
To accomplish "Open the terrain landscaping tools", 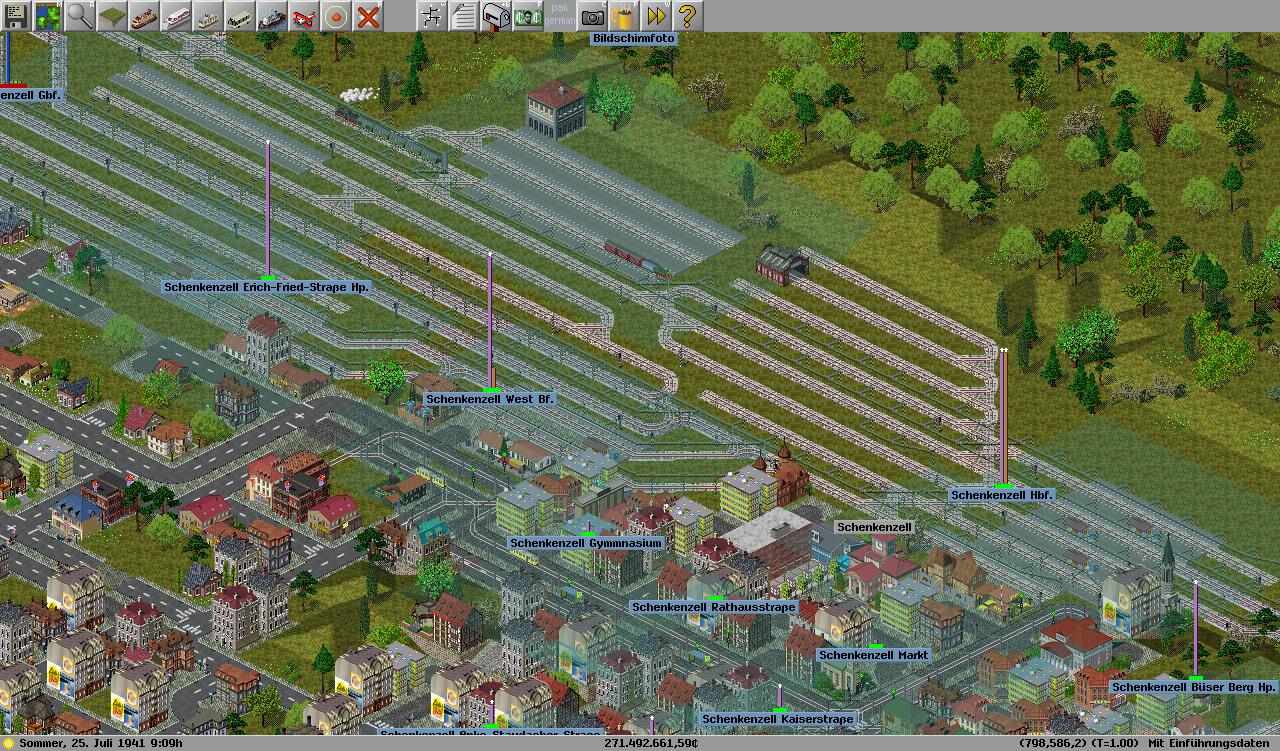I will point(112,16).
